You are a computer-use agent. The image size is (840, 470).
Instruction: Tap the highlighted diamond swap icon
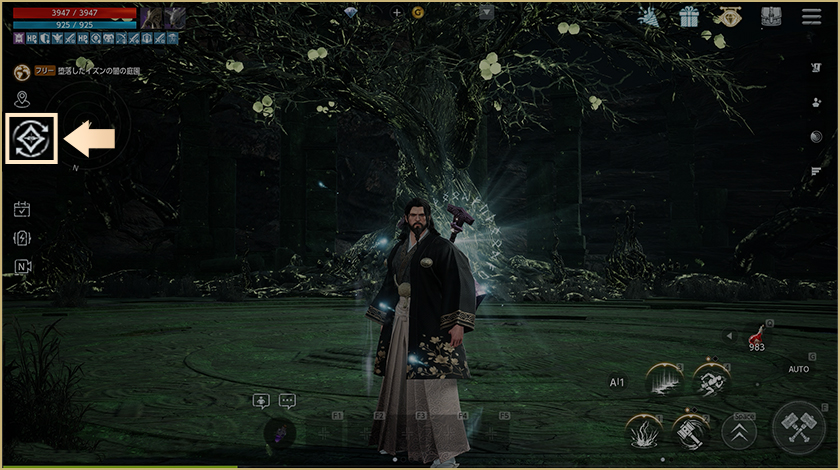point(32,139)
